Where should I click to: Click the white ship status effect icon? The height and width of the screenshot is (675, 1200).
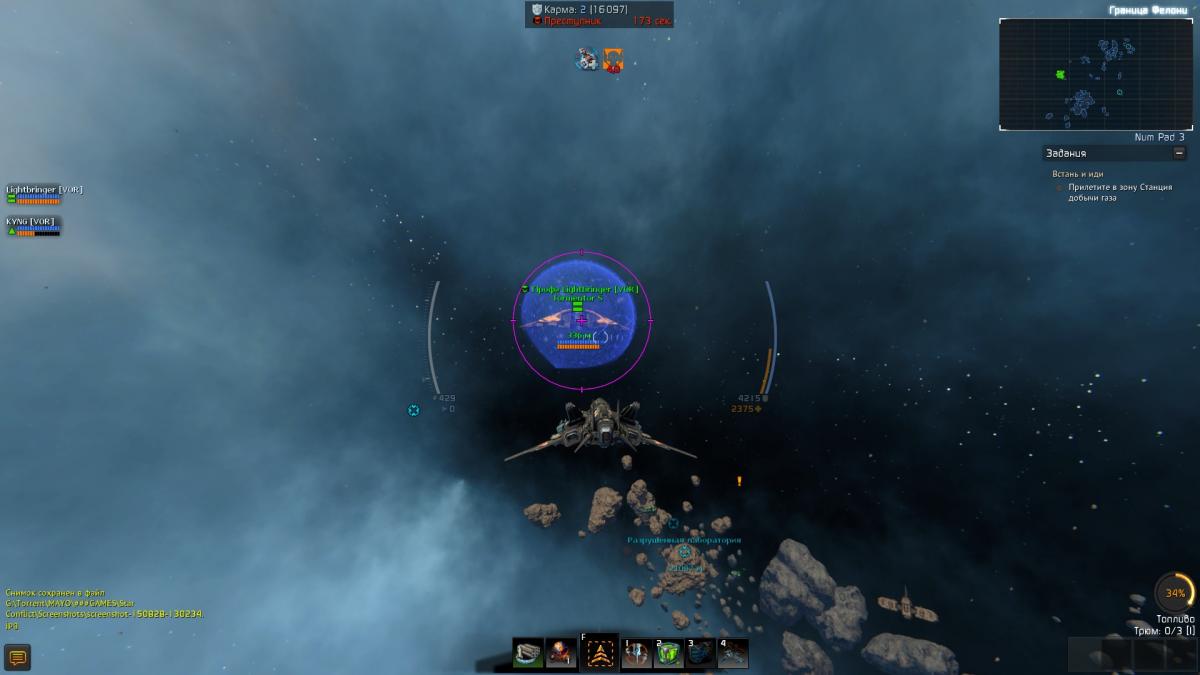point(587,60)
